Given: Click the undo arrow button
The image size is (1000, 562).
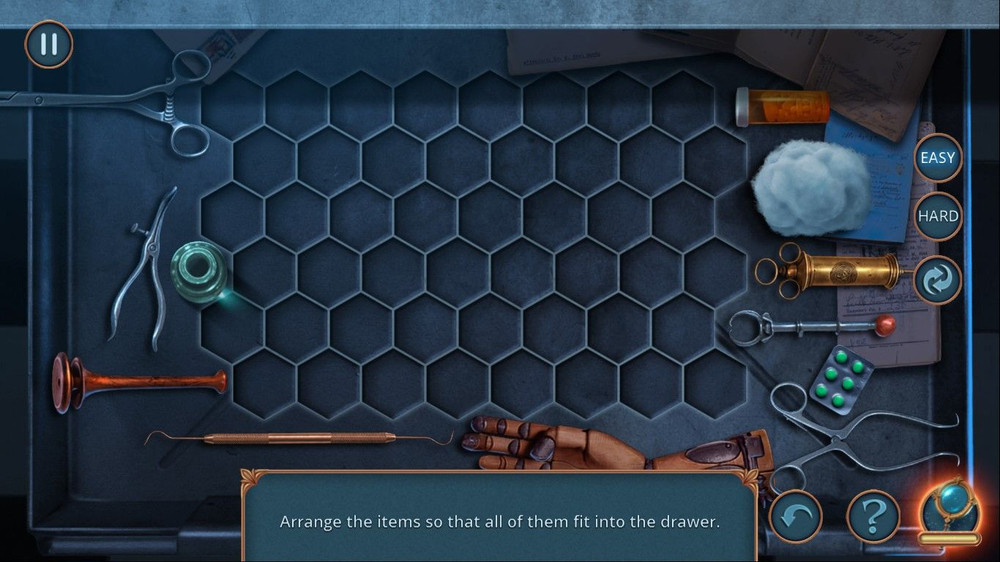Looking at the screenshot, I should coord(795,516).
